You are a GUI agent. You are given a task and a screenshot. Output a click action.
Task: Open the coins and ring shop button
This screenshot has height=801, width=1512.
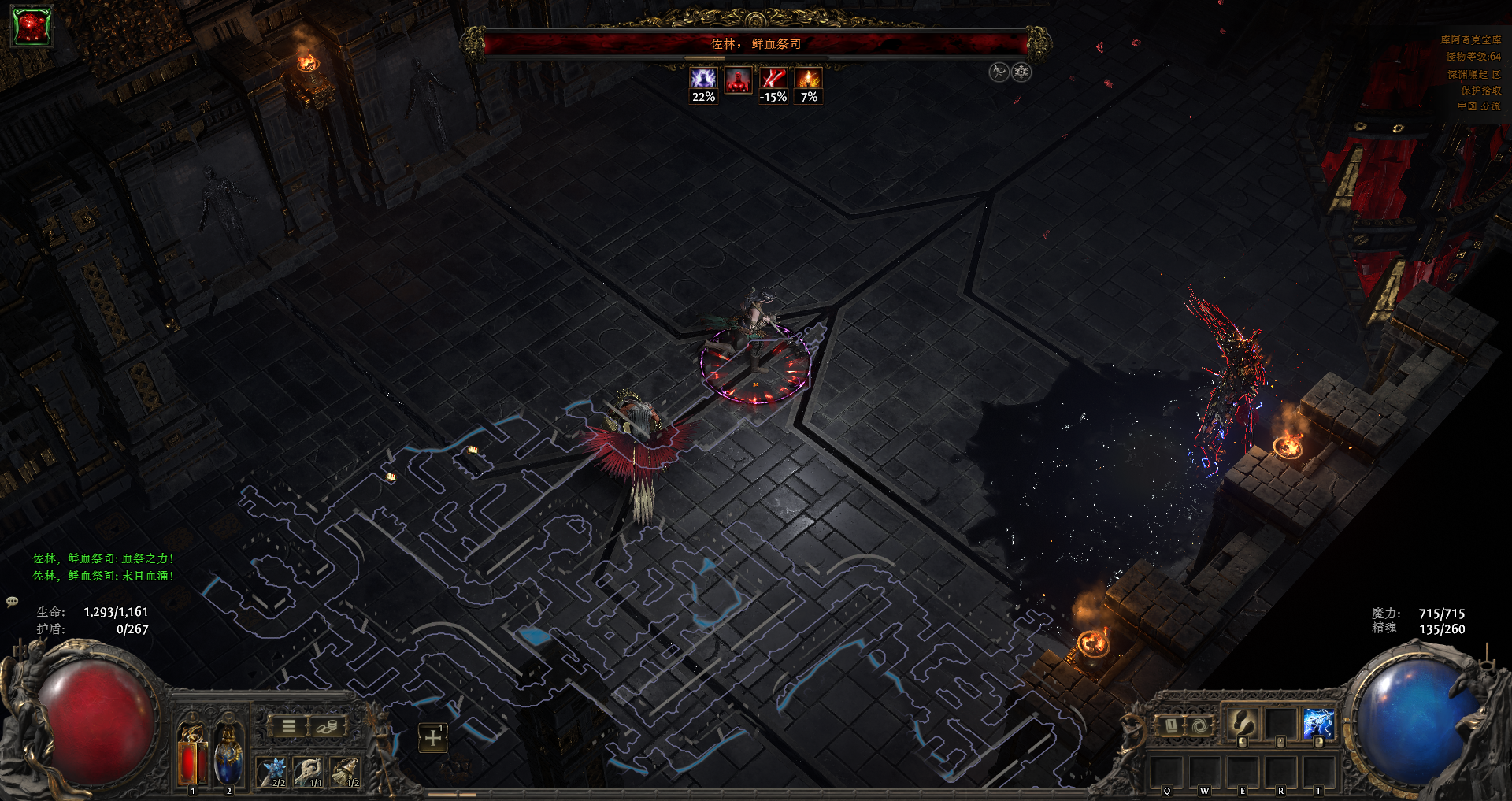tap(326, 726)
